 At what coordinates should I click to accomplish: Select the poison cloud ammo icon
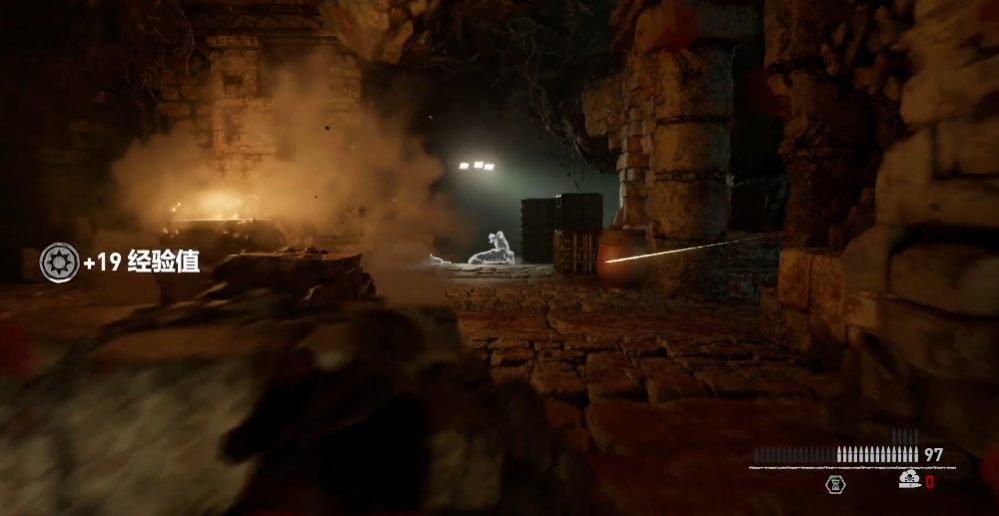pyautogui.click(x=909, y=480)
